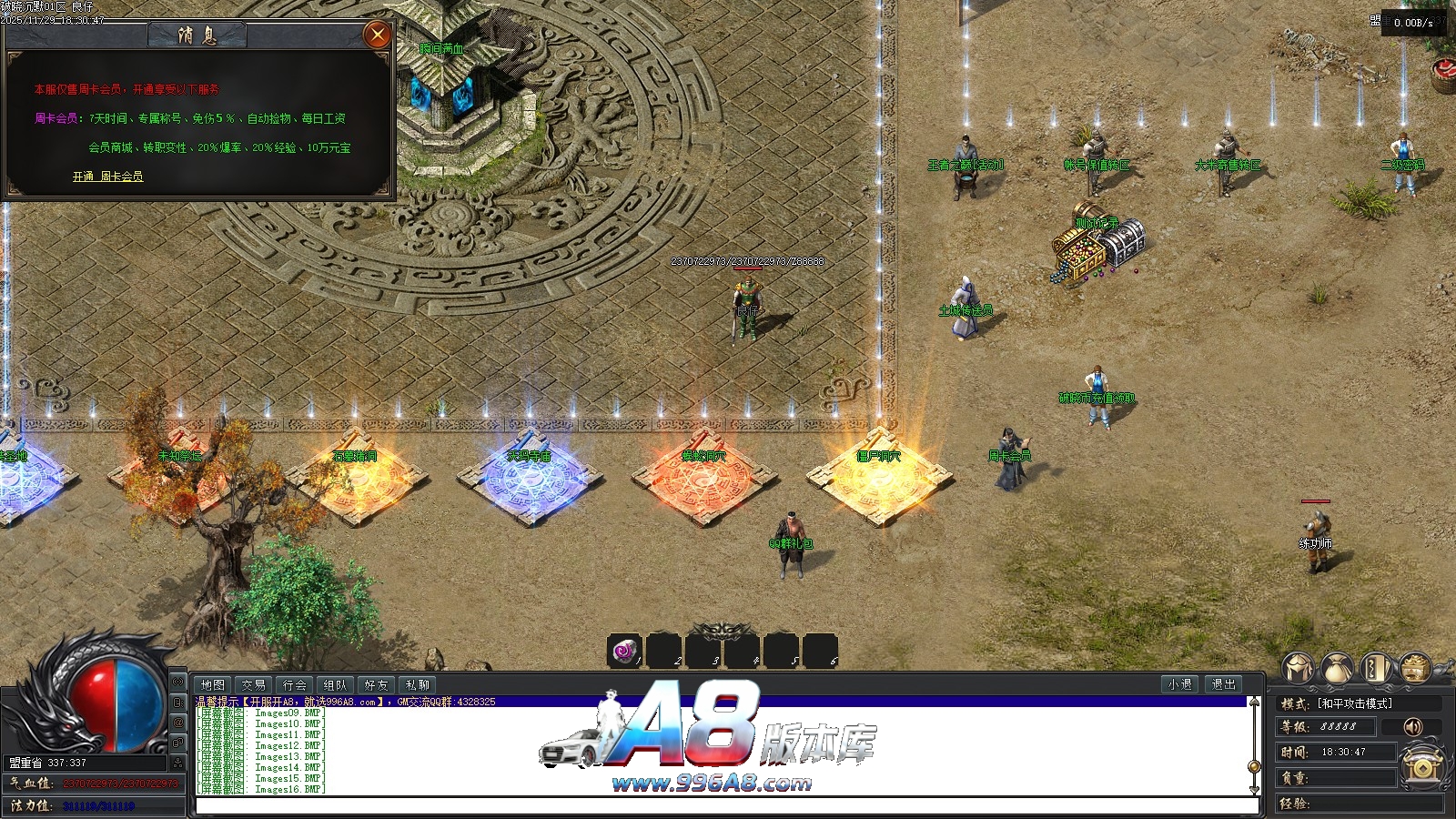Change the 和平攻击模式 attack mode
Screen dimensions: 1456x819
(x=1354, y=703)
